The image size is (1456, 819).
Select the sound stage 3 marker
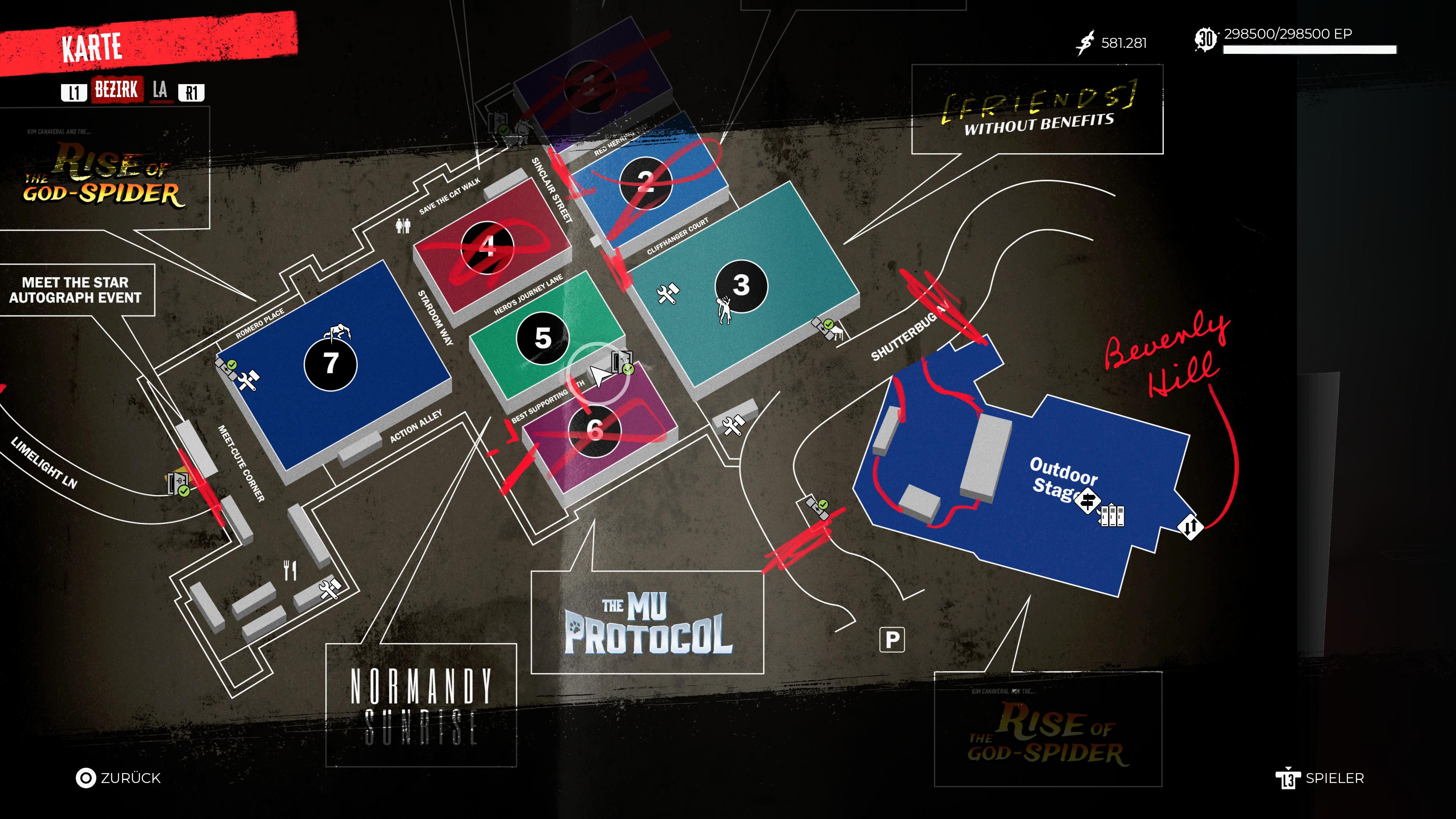click(x=741, y=286)
